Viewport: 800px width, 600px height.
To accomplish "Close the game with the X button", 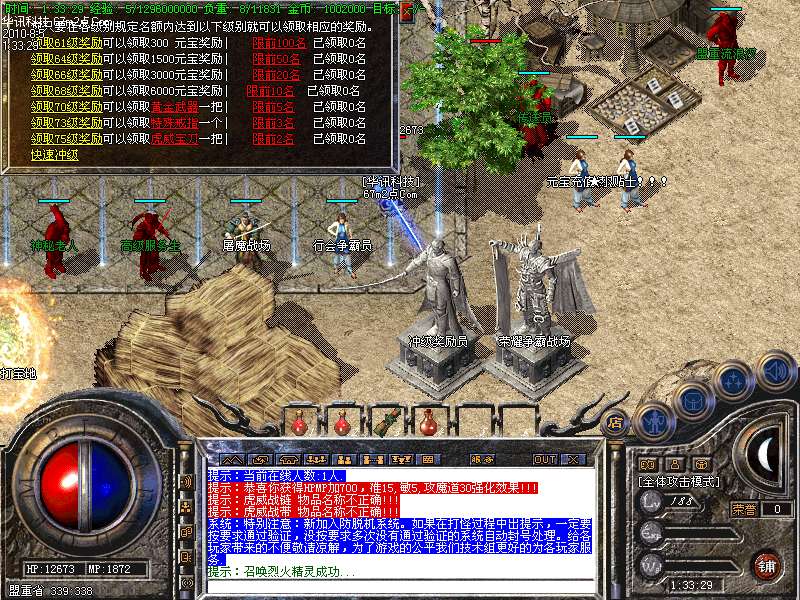I will click(x=573, y=459).
